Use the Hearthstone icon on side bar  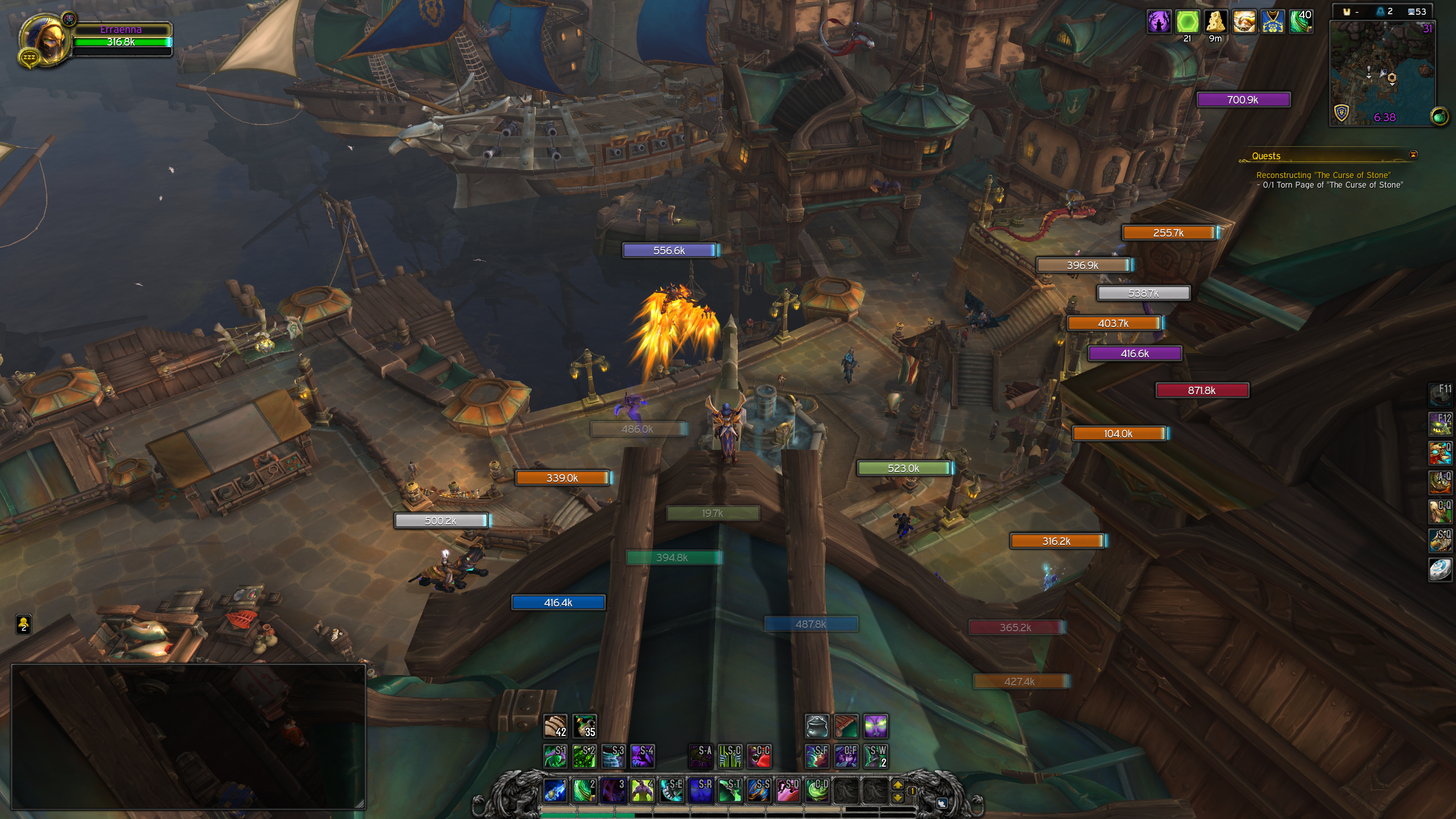(1440, 569)
